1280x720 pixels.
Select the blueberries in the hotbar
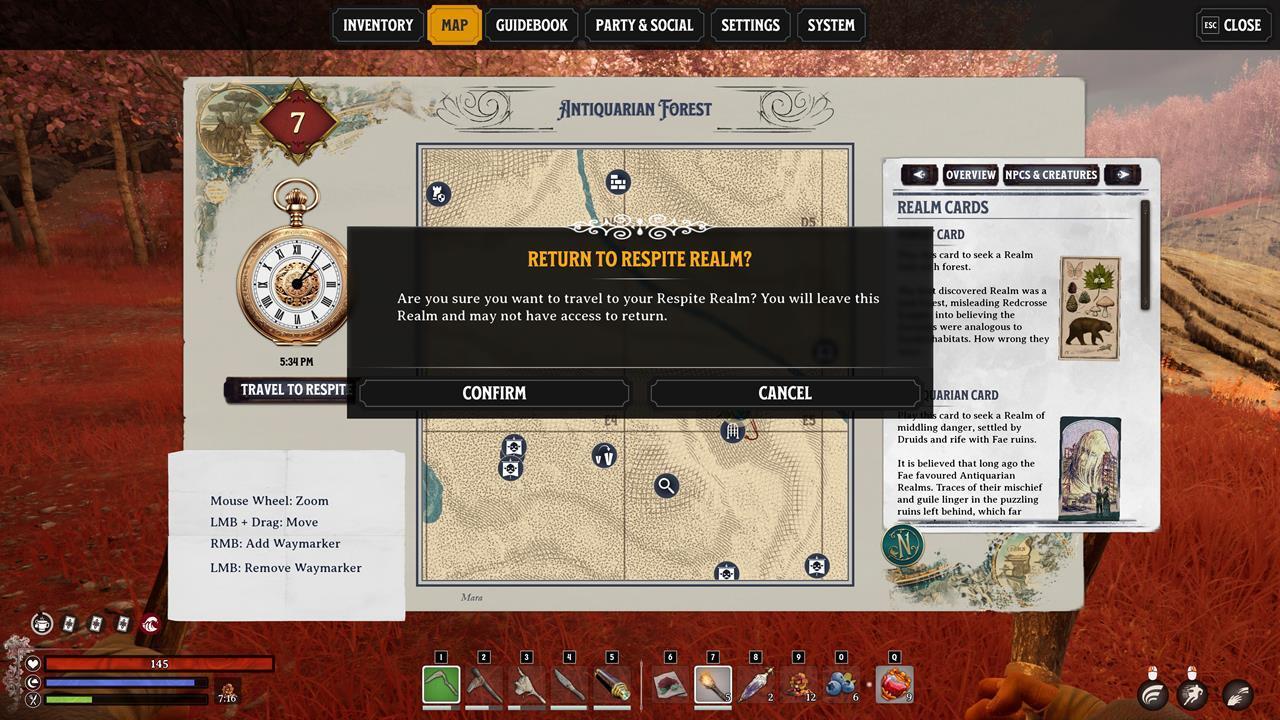pyautogui.click(x=841, y=685)
